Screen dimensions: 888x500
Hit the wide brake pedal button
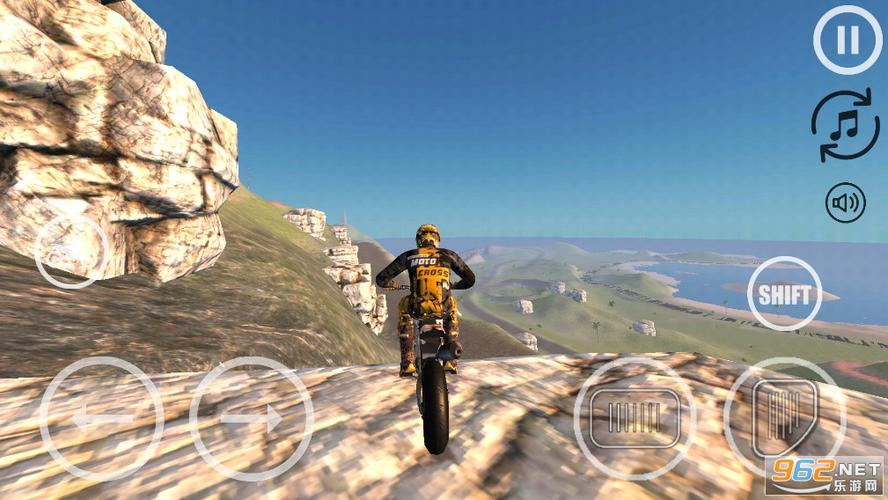pos(635,417)
